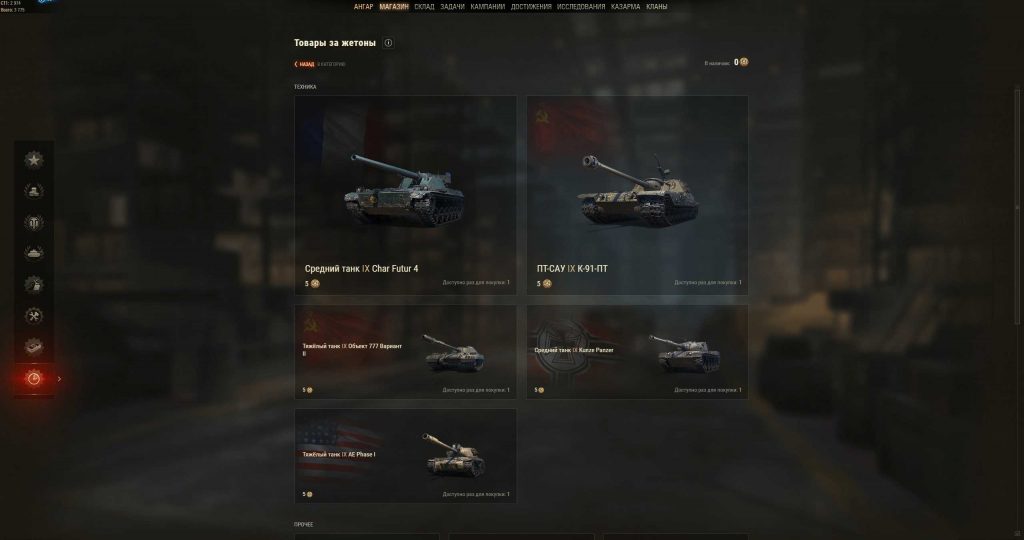Open the Кланы (Clans) tab
The image size is (1024, 540).
click(657, 6)
